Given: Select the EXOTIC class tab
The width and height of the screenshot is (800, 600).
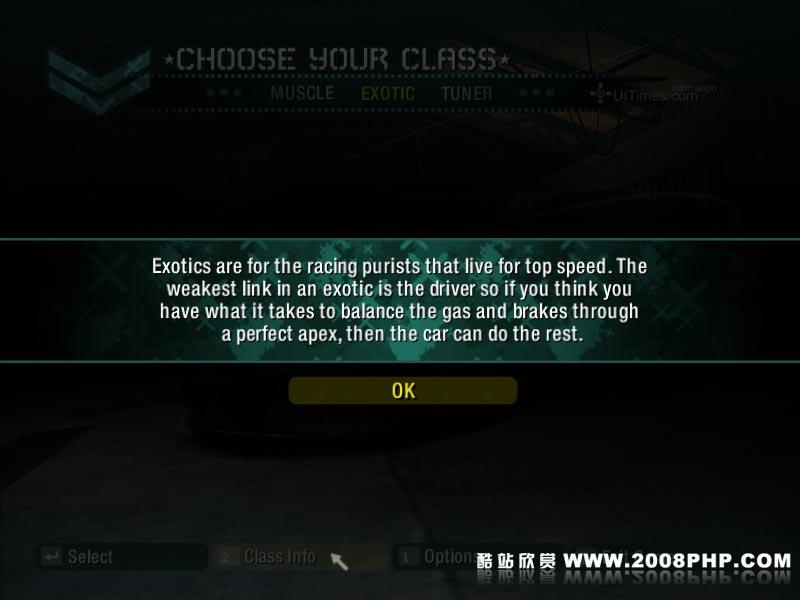Looking at the screenshot, I should (387, 93).
